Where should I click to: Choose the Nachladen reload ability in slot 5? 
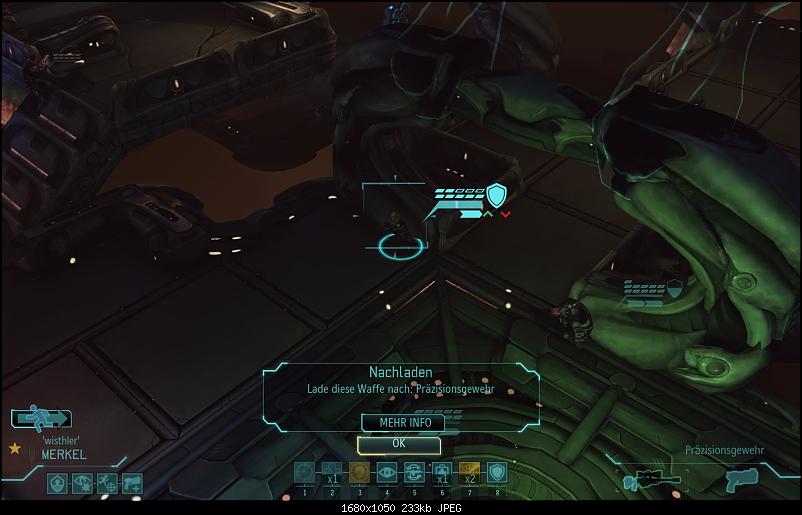coord(413,473)
